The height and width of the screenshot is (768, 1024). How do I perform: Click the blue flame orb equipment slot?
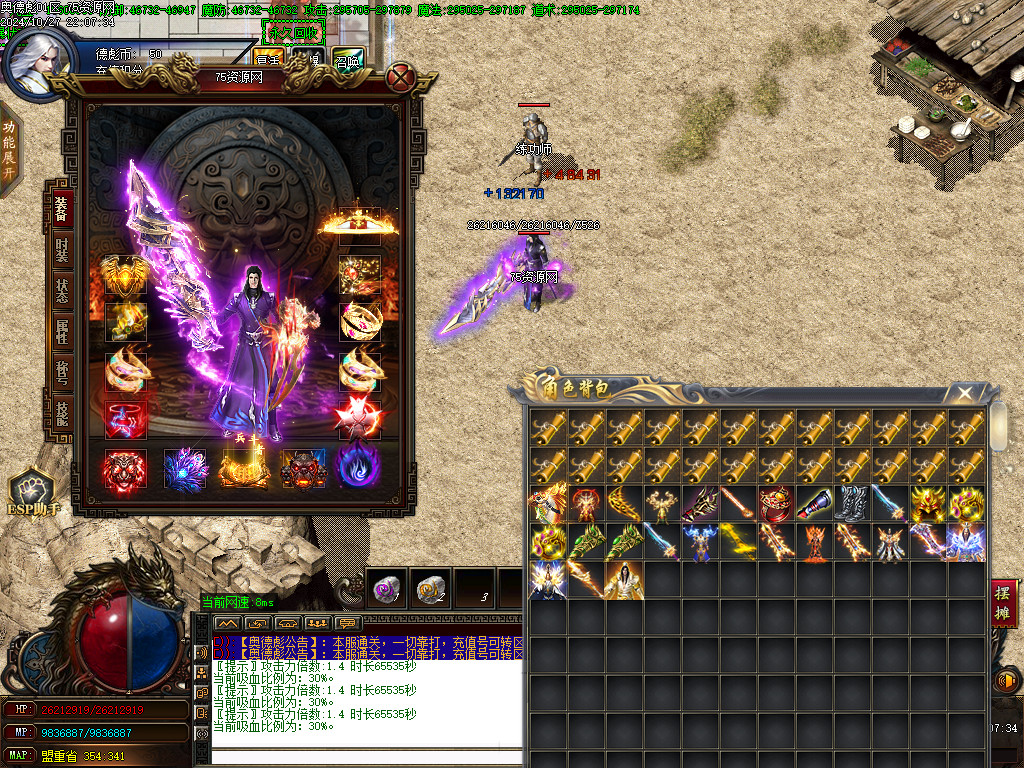(x=358, y=468)
